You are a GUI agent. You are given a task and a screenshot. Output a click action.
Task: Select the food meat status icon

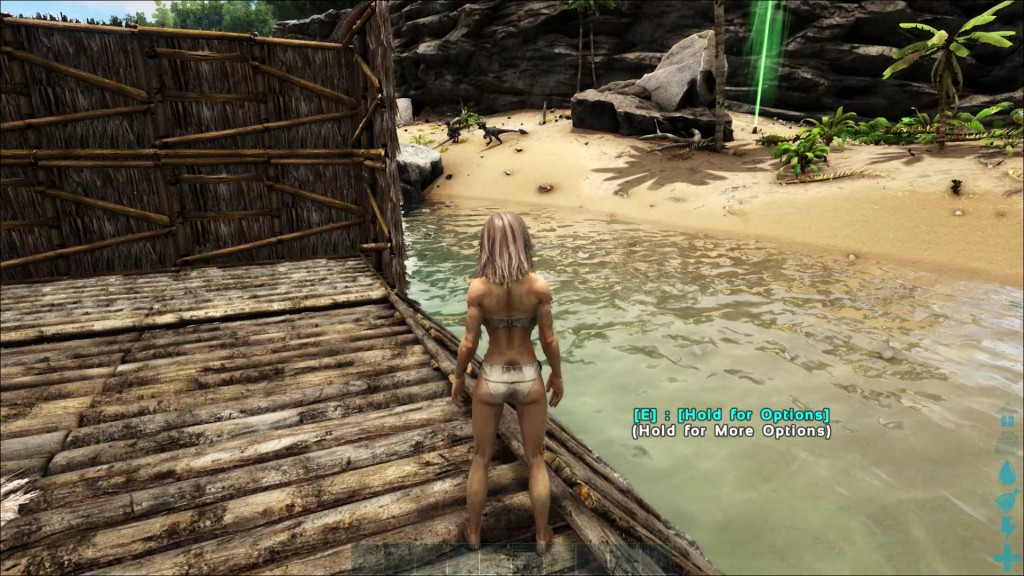point(1006,500)
